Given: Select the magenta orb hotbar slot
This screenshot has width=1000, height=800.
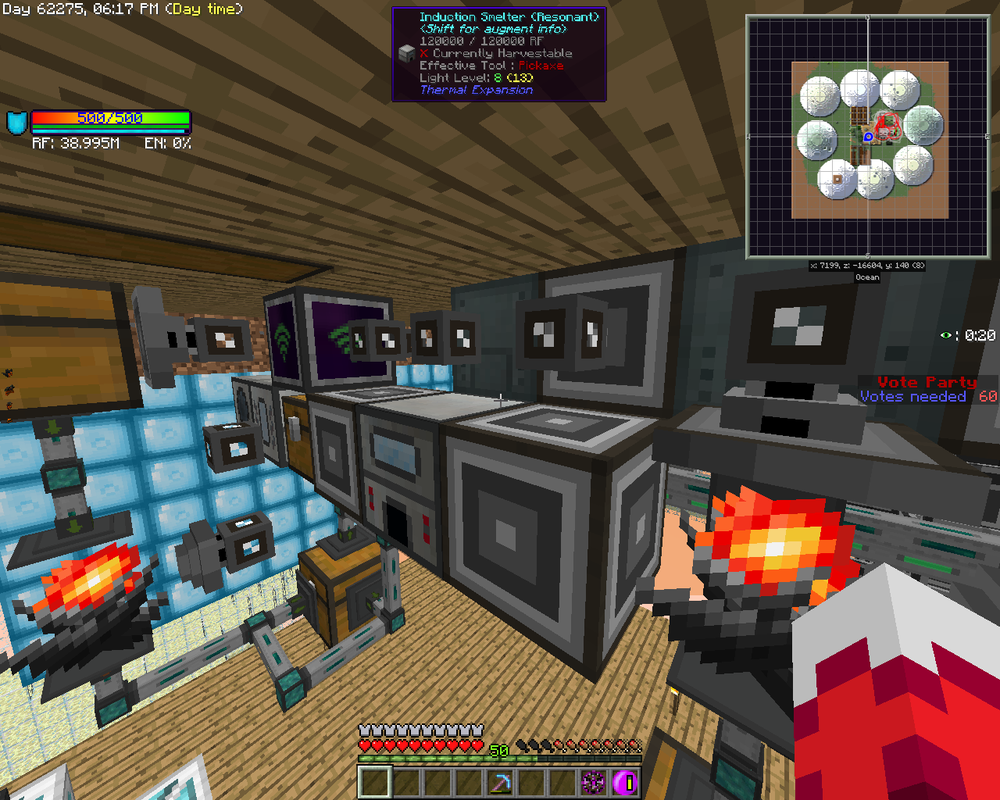Looking at the screenshot, I should [x=626, y=783].
